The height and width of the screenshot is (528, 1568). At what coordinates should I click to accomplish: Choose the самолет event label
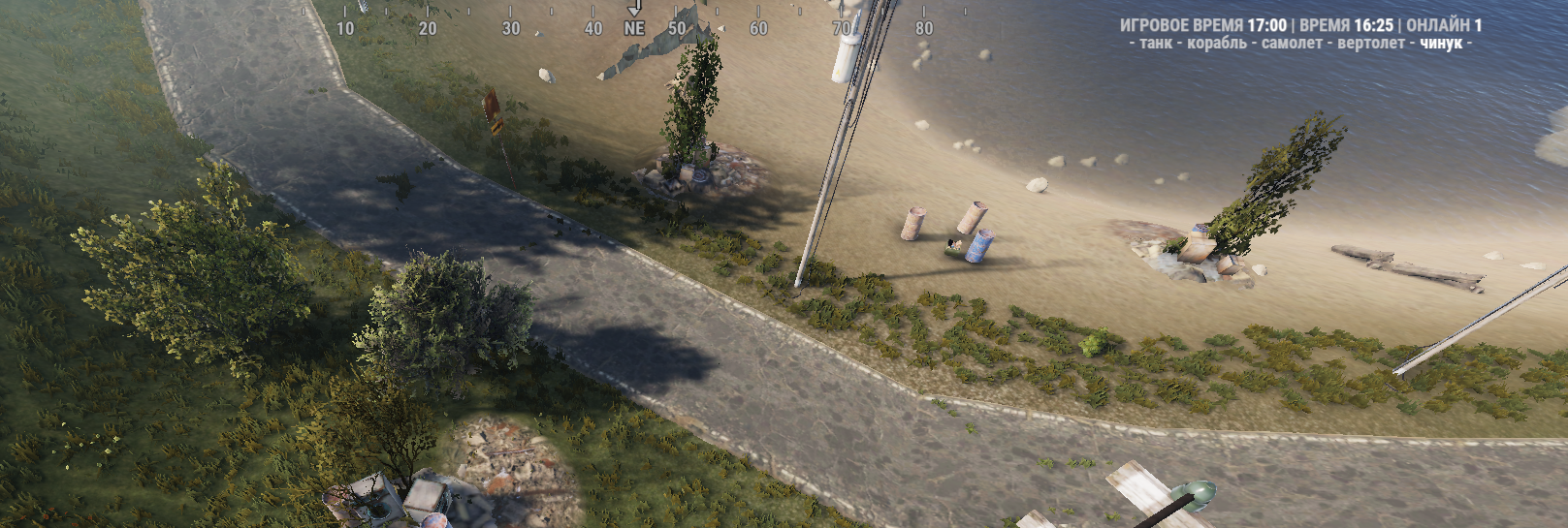pos(1292,44)
